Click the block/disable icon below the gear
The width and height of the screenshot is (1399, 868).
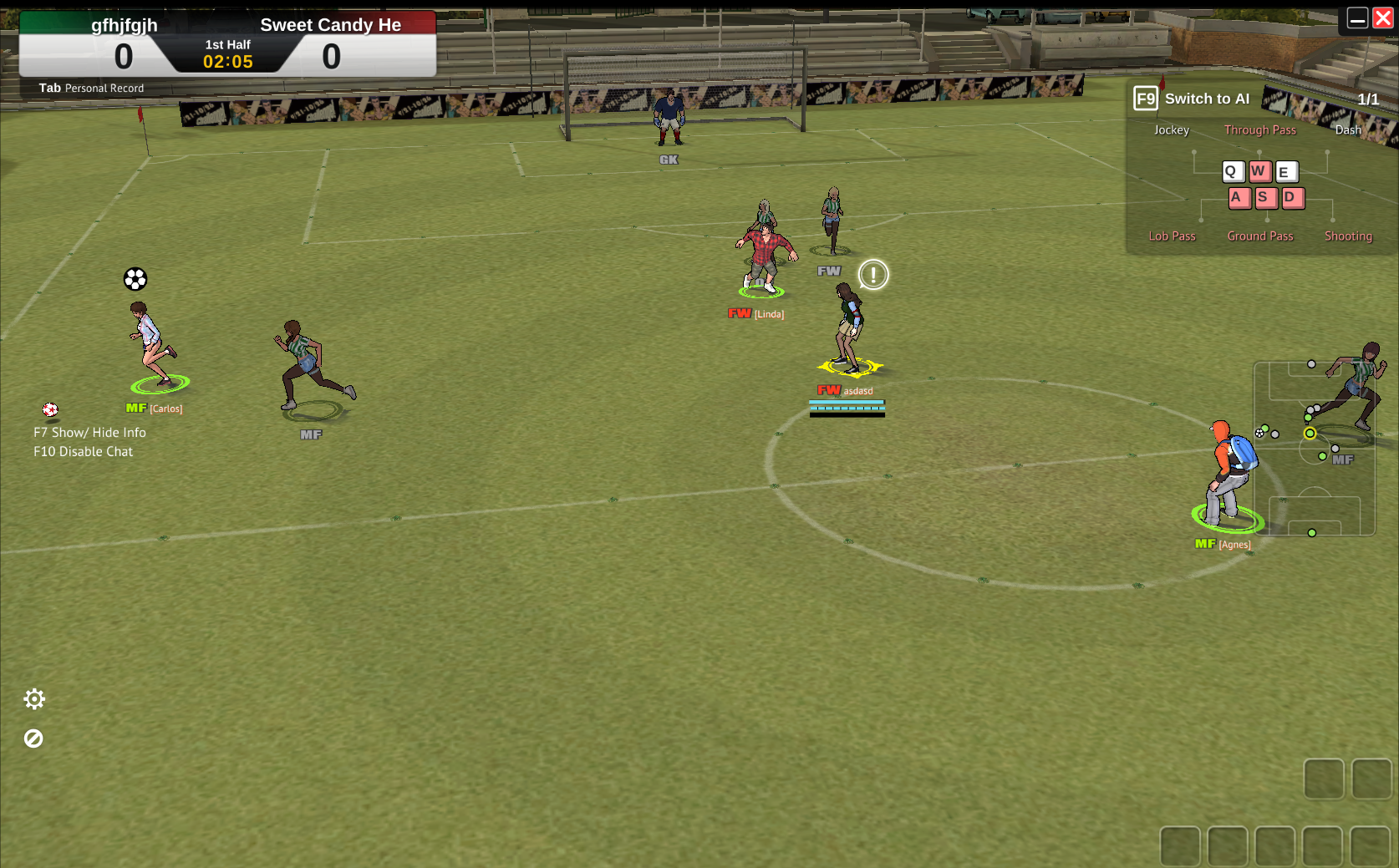click(x=33, y=738)
